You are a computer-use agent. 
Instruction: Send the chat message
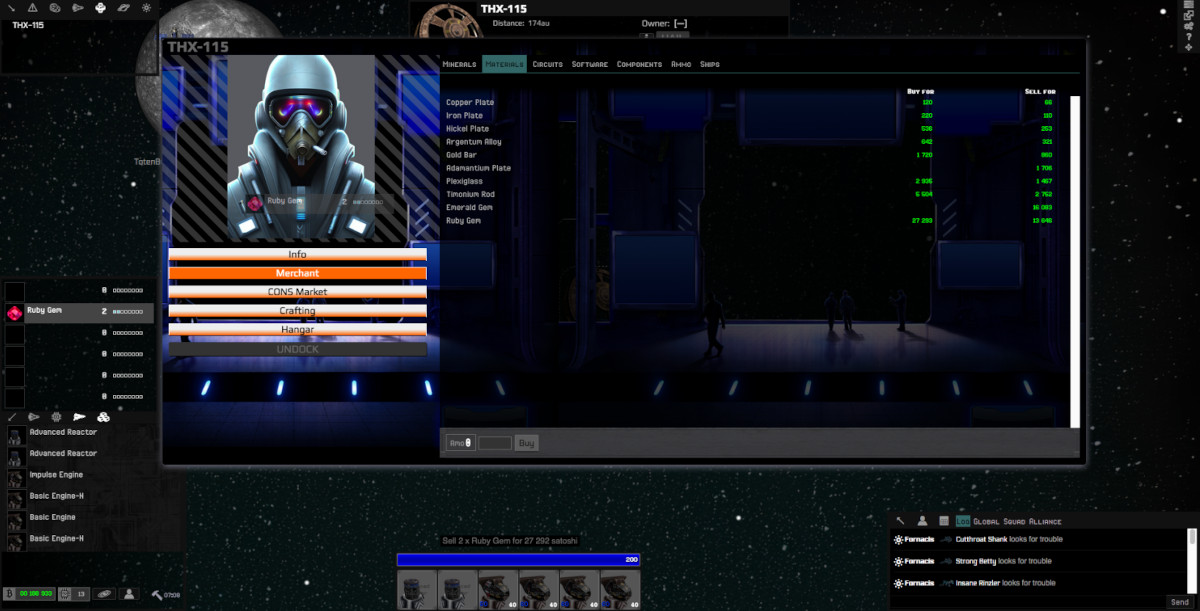[1180, 602]
